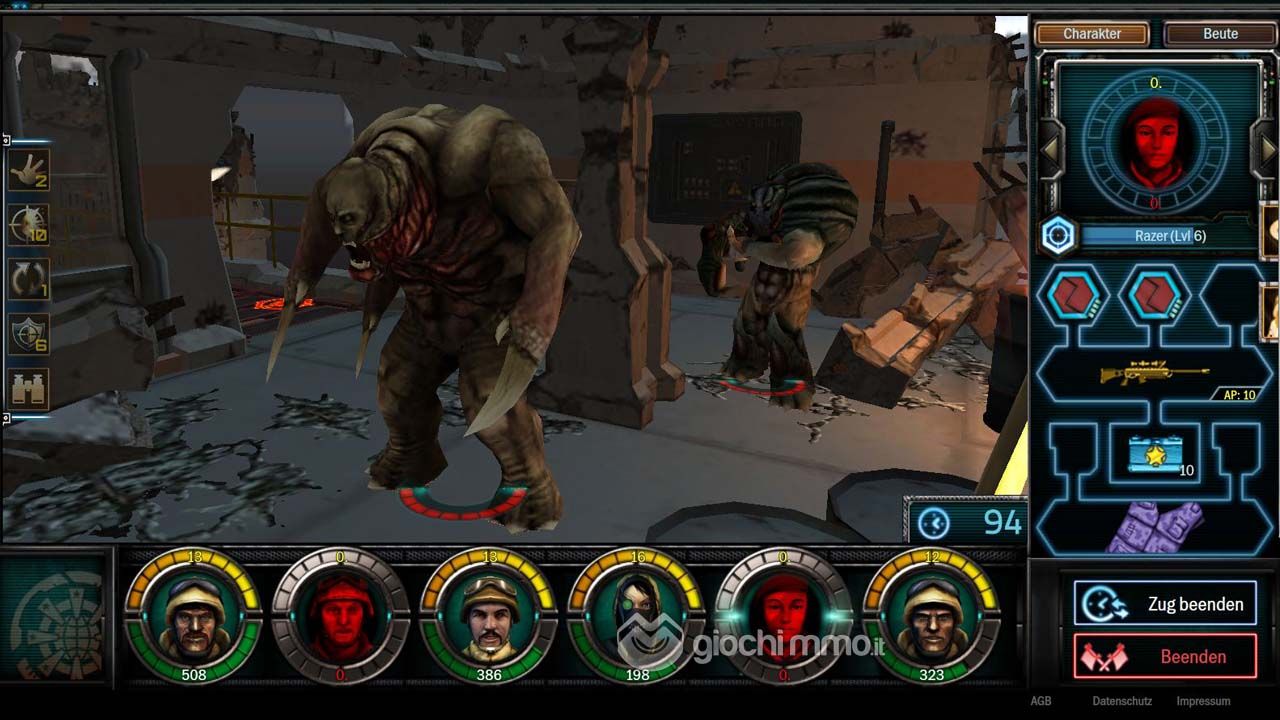The height and width of the screenshot is (720, 1280).
Task: Switch to the Charakter tab
Action: pos(1092,34)
